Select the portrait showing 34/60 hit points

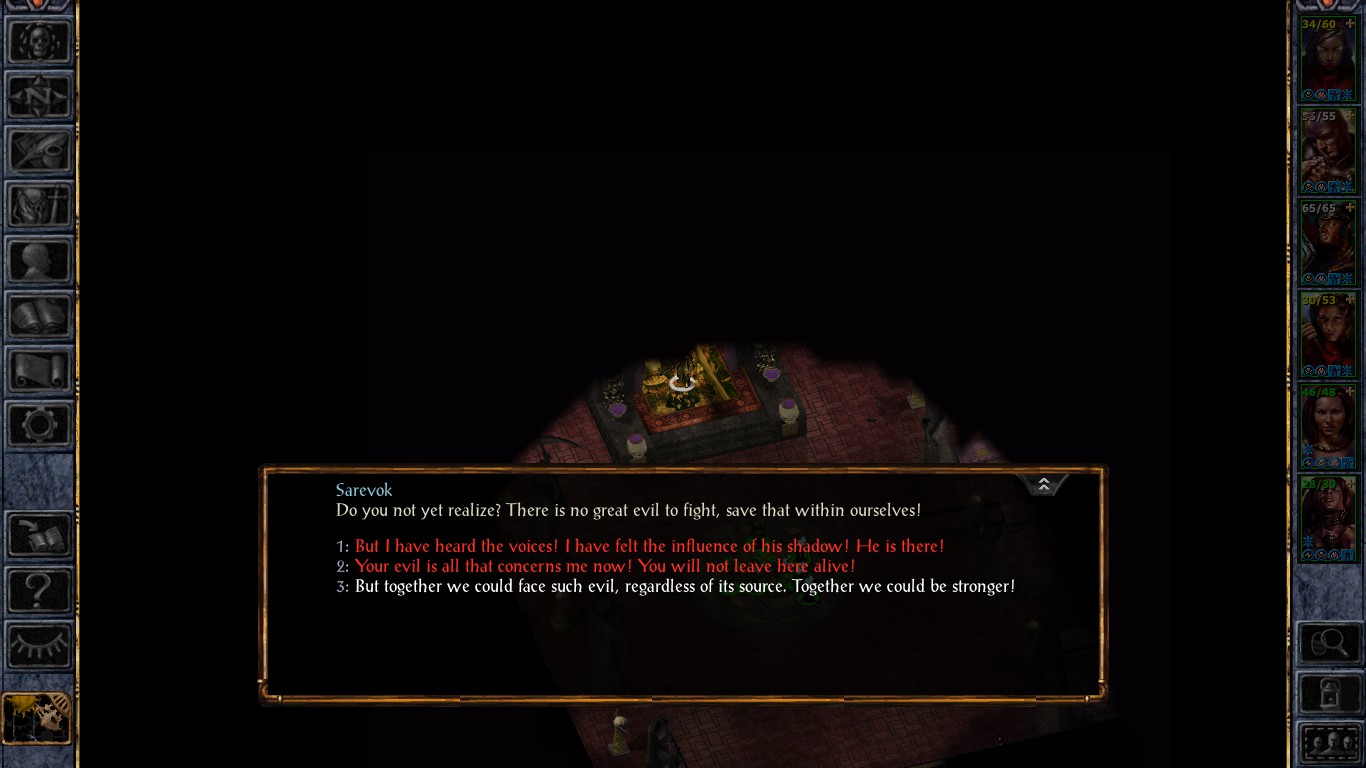[1327, 59]
